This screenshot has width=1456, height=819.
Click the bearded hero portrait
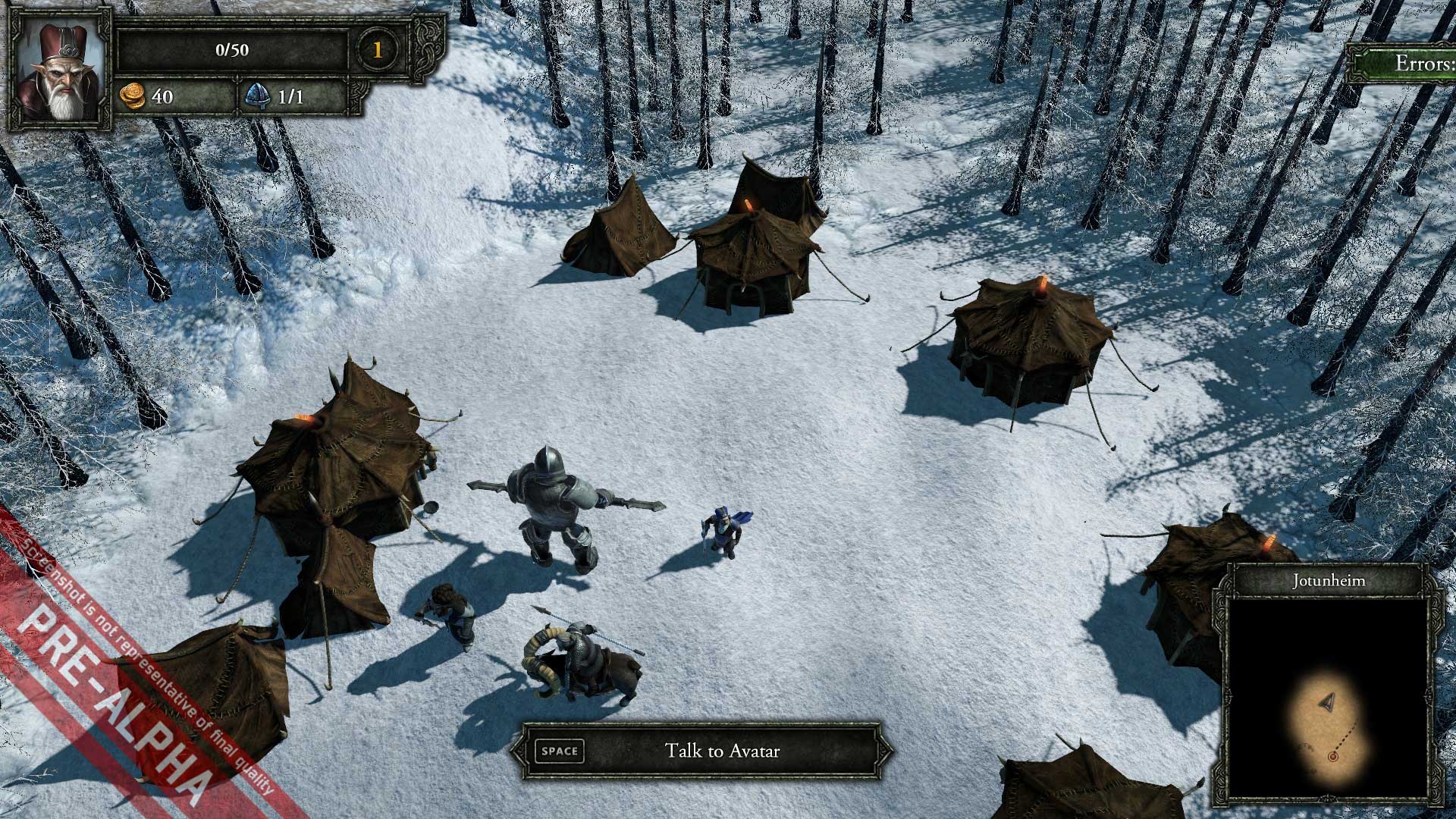59,70
